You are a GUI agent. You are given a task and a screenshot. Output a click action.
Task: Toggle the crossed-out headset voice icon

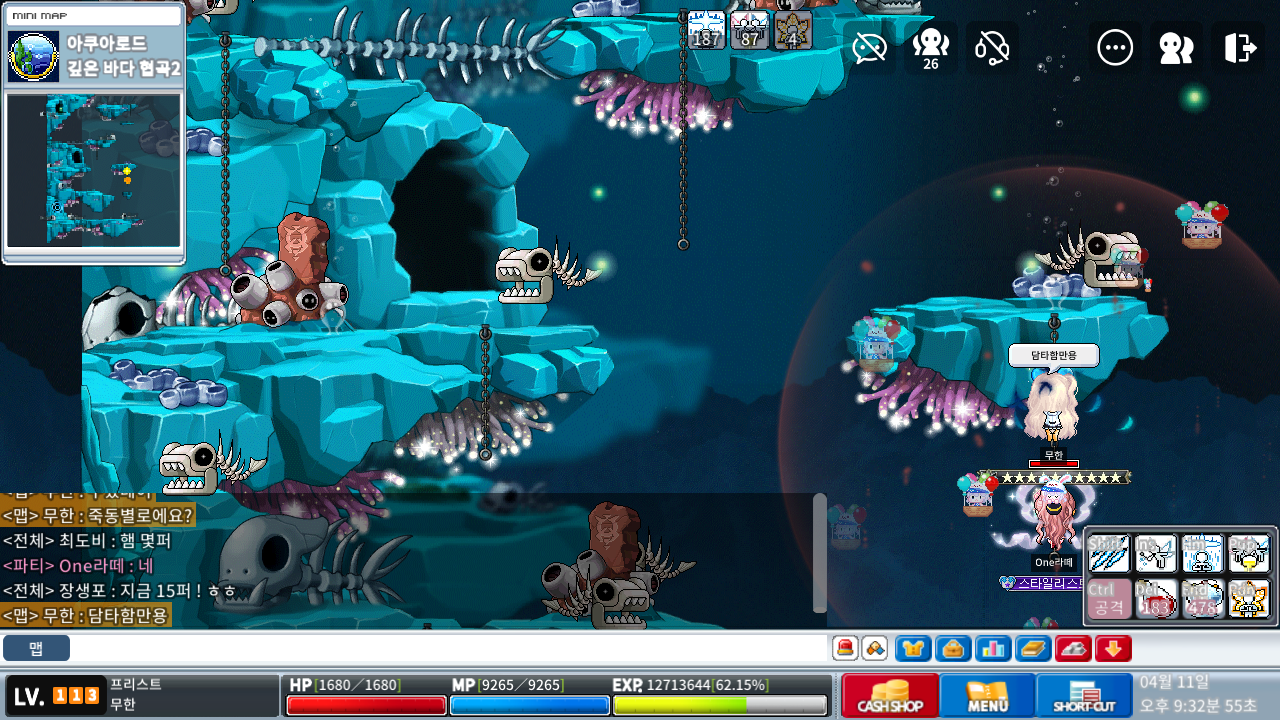(x=992, y=47)
